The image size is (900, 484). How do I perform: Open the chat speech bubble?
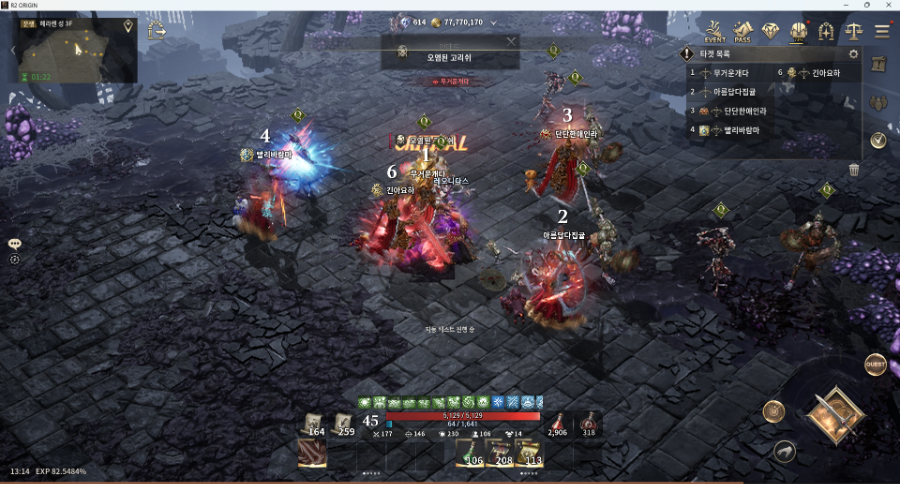[15, 243]
